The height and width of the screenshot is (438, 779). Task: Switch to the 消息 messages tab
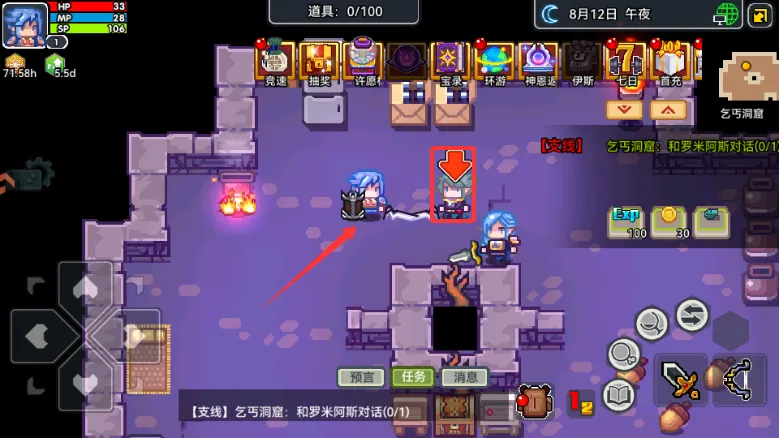click(464, 377)
